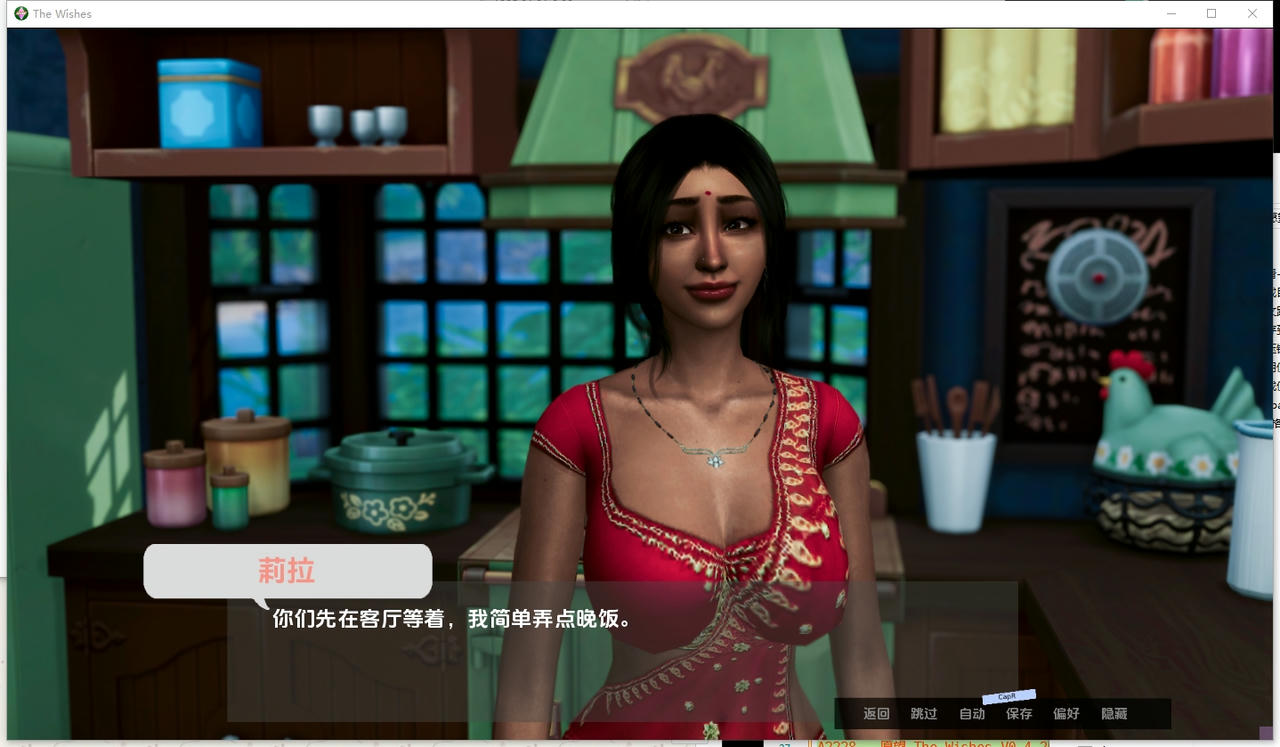
Task: Close The Wishes game window
Action: pyautogui.click(x=1252, y=14)
